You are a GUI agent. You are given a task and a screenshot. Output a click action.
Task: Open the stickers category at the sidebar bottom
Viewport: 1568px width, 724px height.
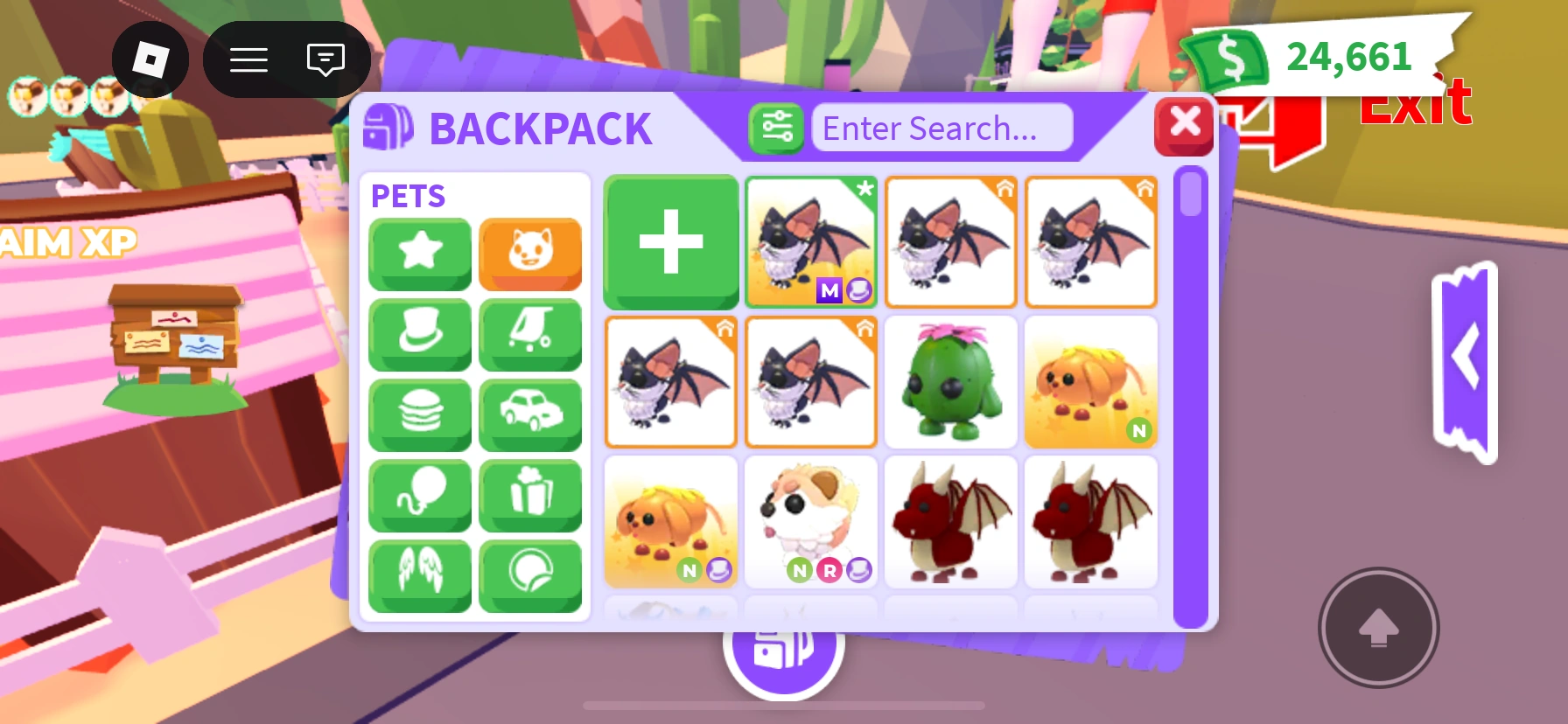pyautogui.click(x=530, y=574)
